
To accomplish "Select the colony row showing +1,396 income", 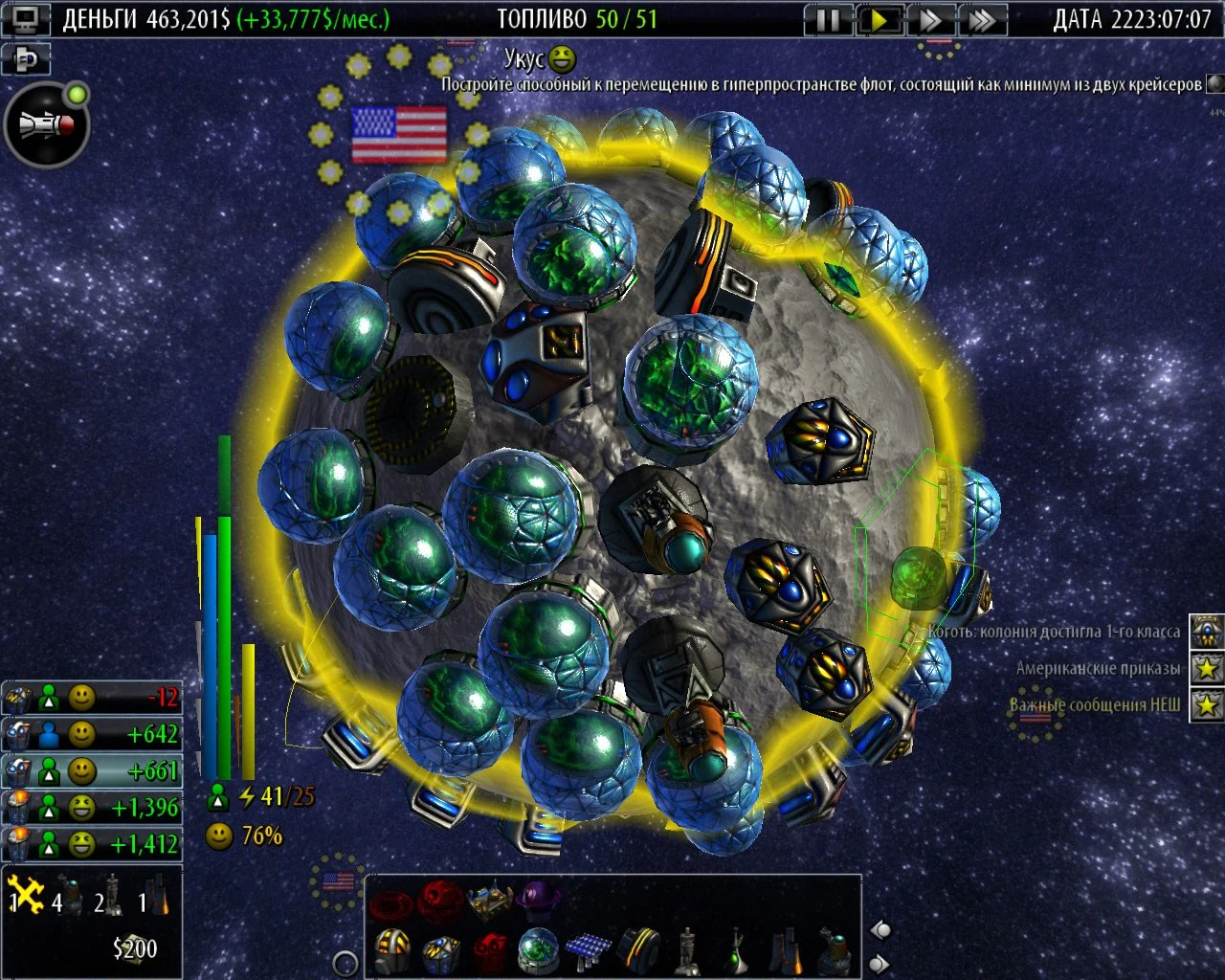I will coord(92,808).
